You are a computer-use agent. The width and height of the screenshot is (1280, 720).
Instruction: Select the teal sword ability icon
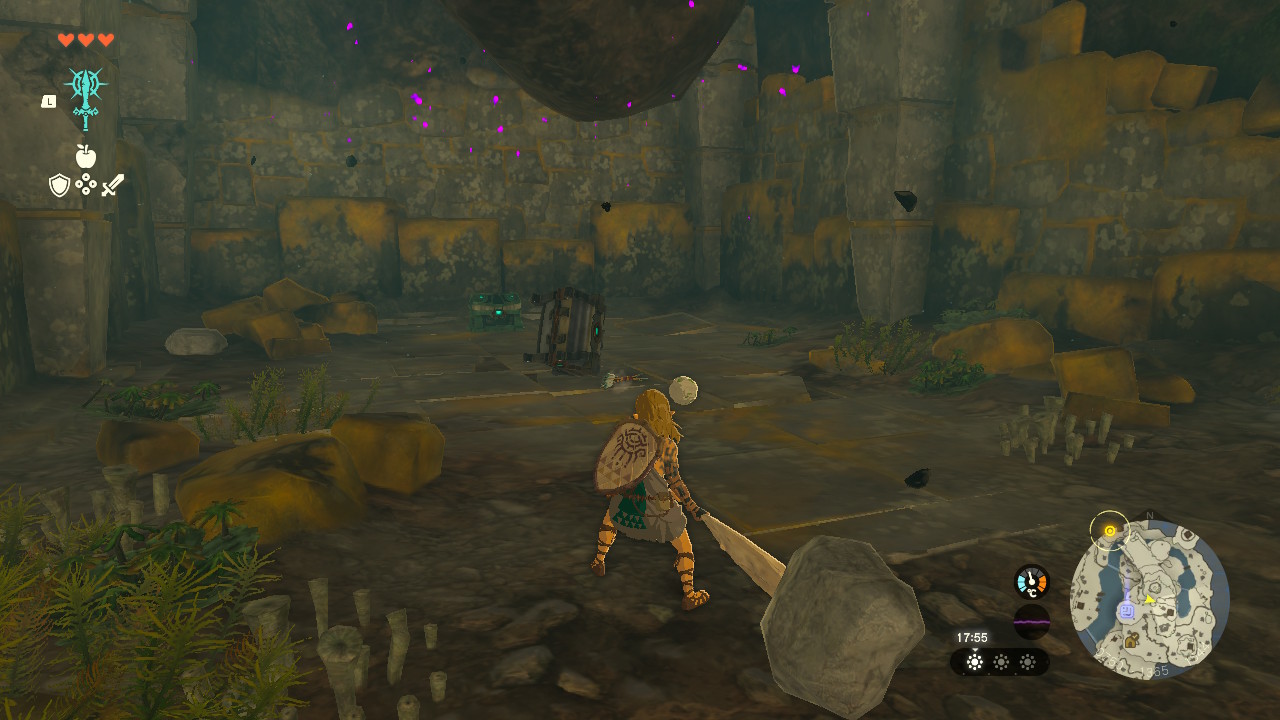point(86,97)
